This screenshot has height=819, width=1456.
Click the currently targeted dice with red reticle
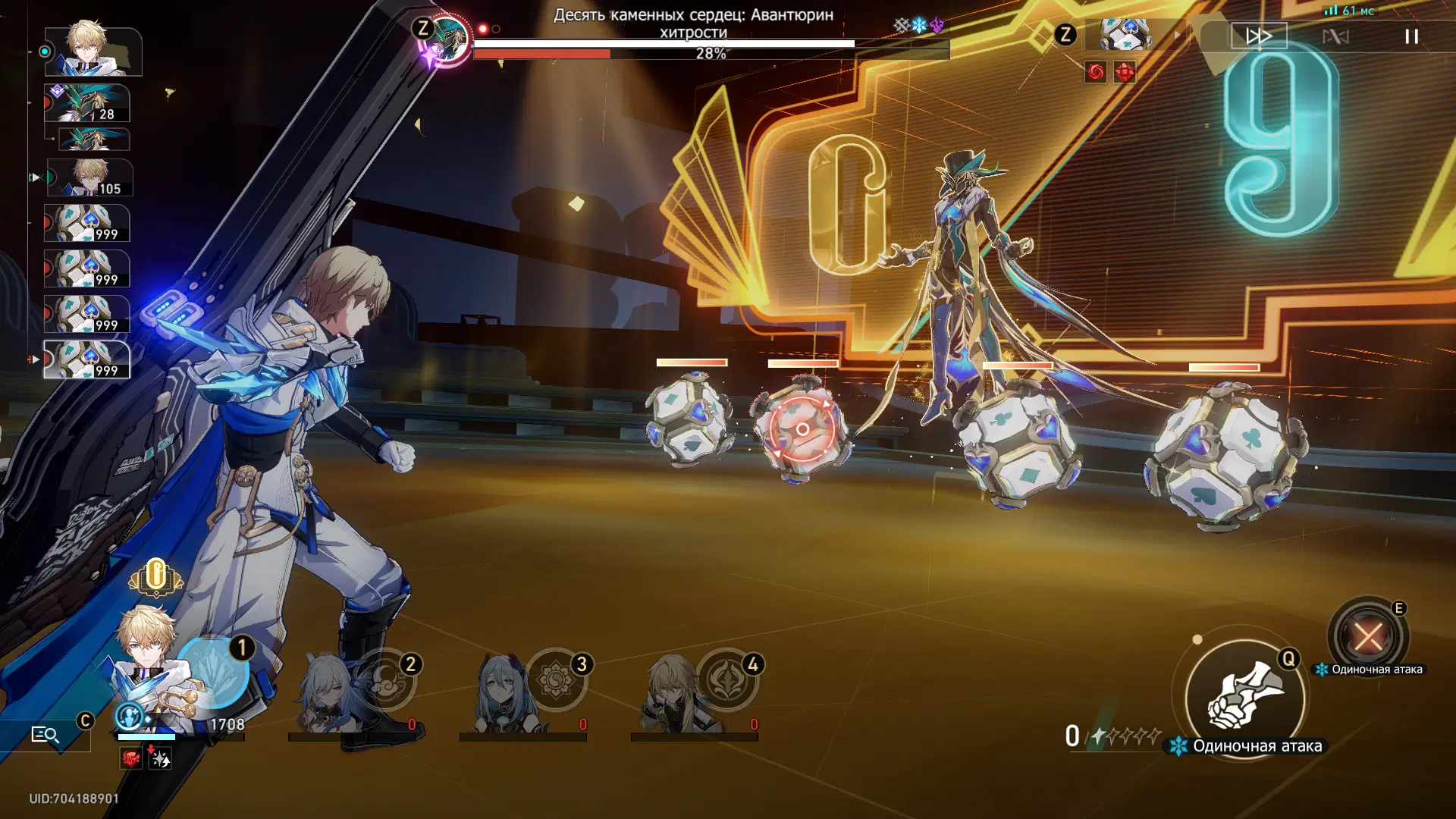coord(802,429)
